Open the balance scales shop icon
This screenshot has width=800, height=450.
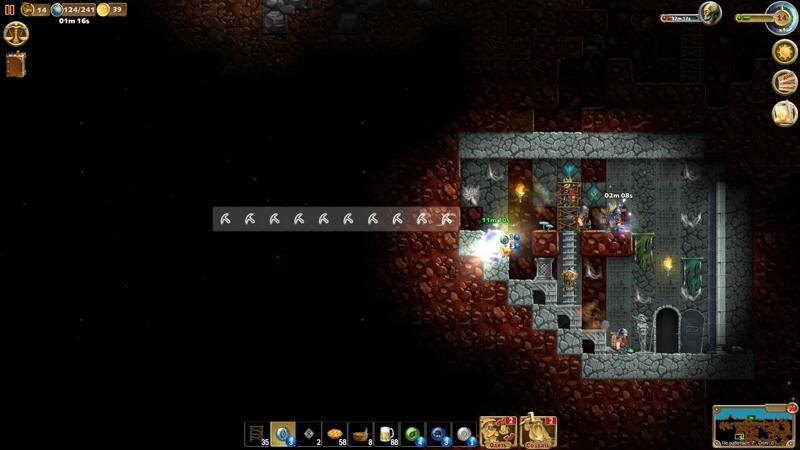pos(16,34)
